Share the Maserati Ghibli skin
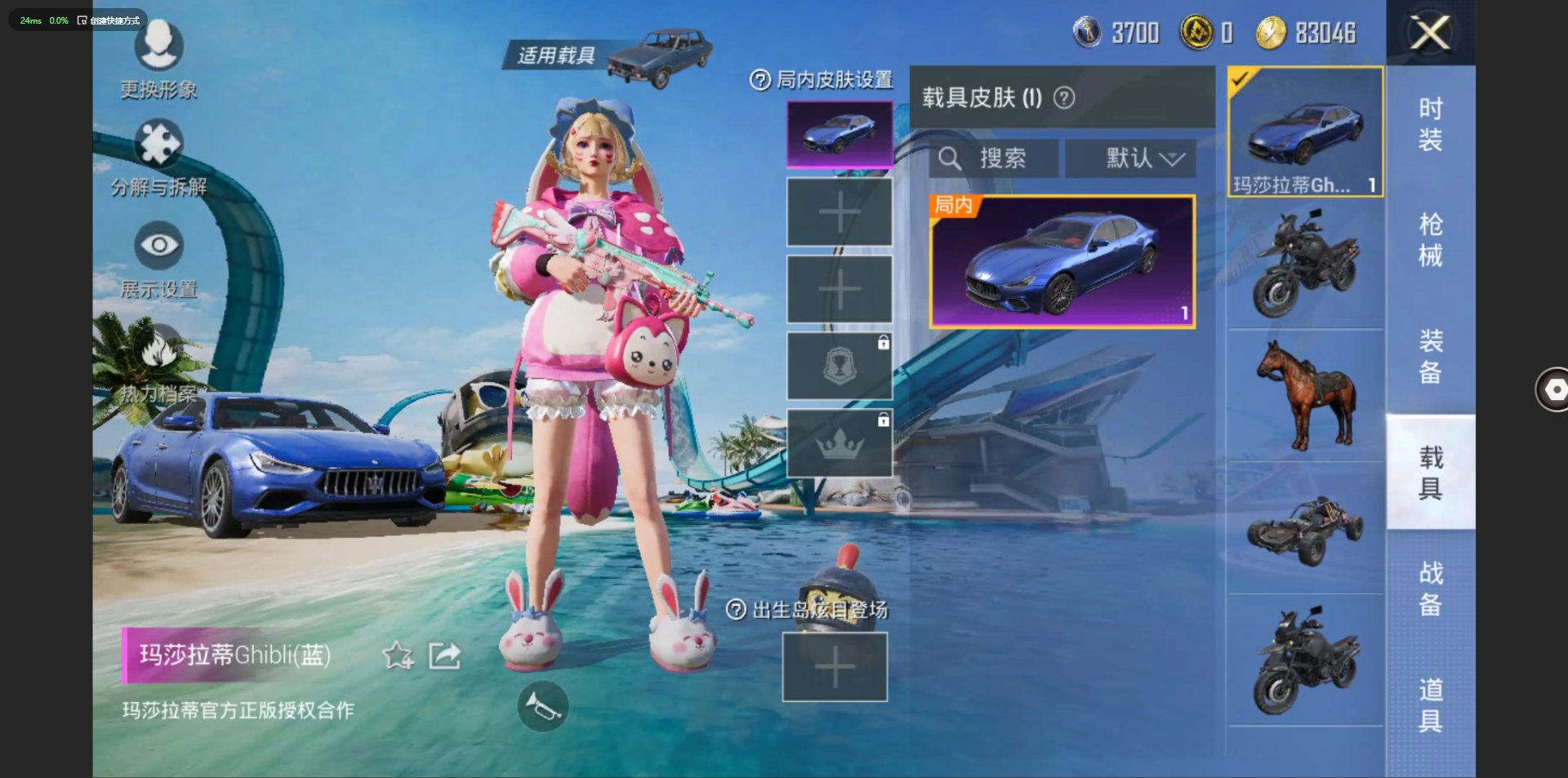The height and width of the screenshot is (778, 1568). [445, 655]
